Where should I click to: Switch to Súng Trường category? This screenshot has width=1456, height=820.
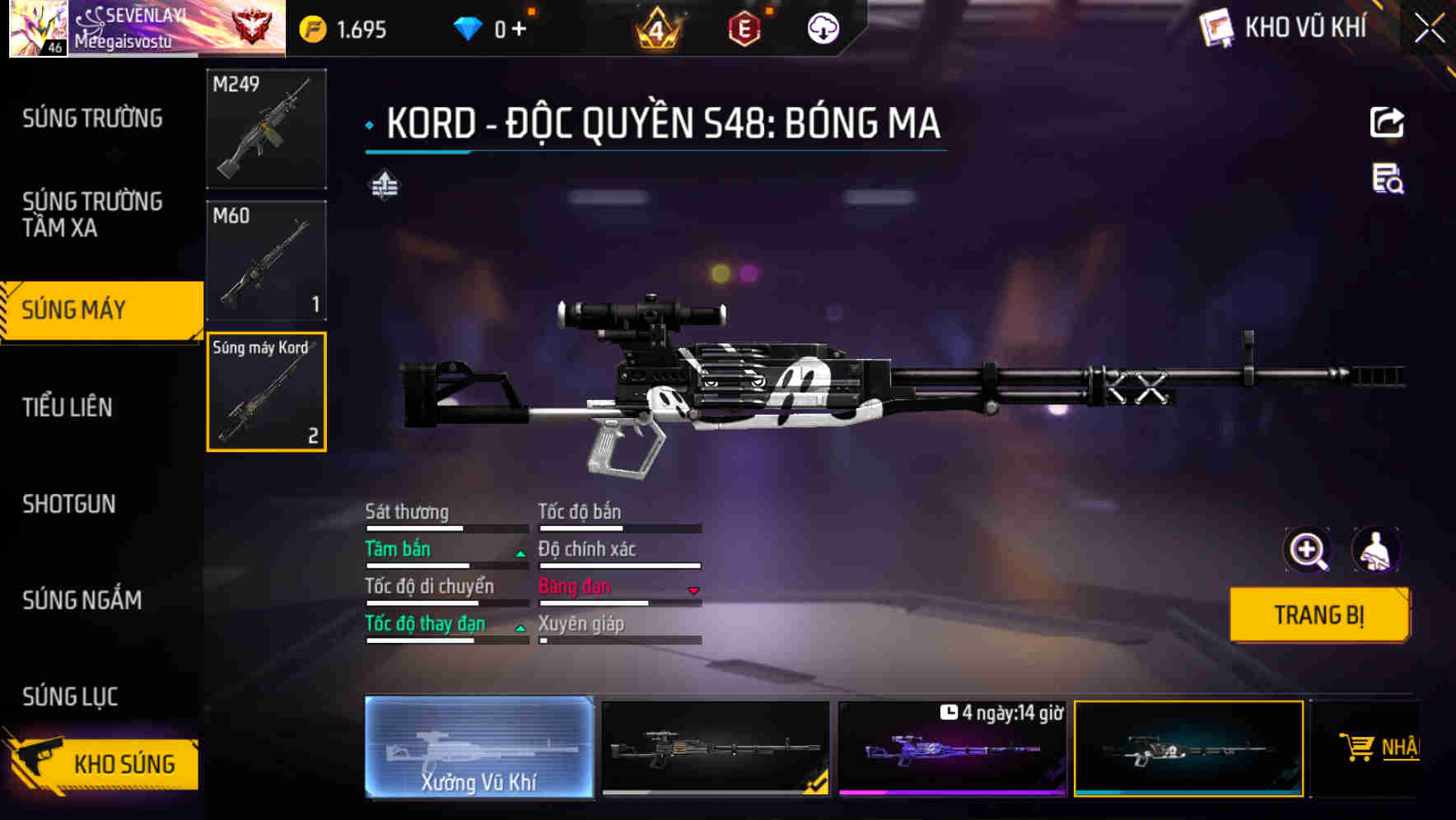tap(92, 119)
